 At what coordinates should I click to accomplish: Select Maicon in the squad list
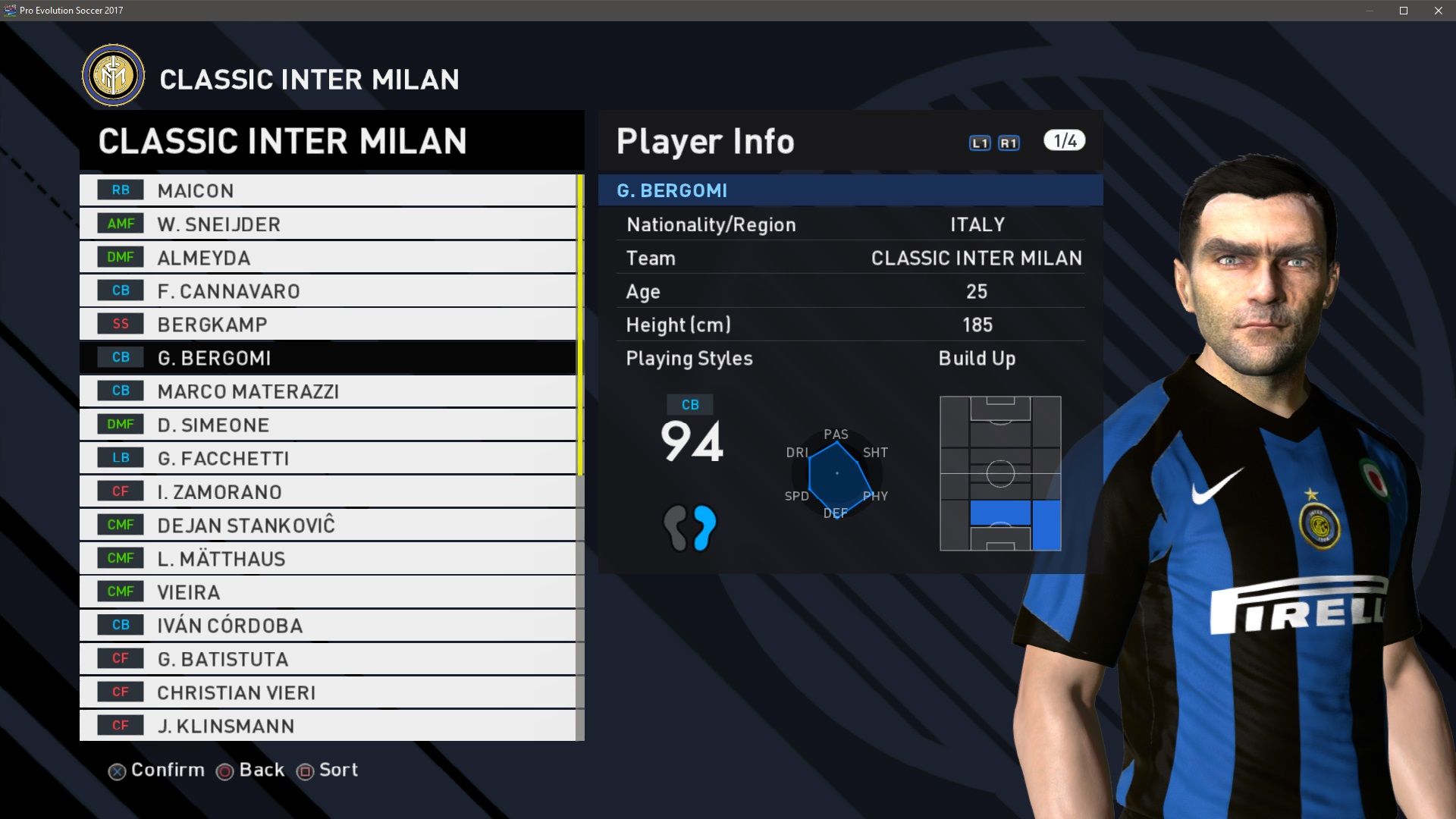[328, 190]
